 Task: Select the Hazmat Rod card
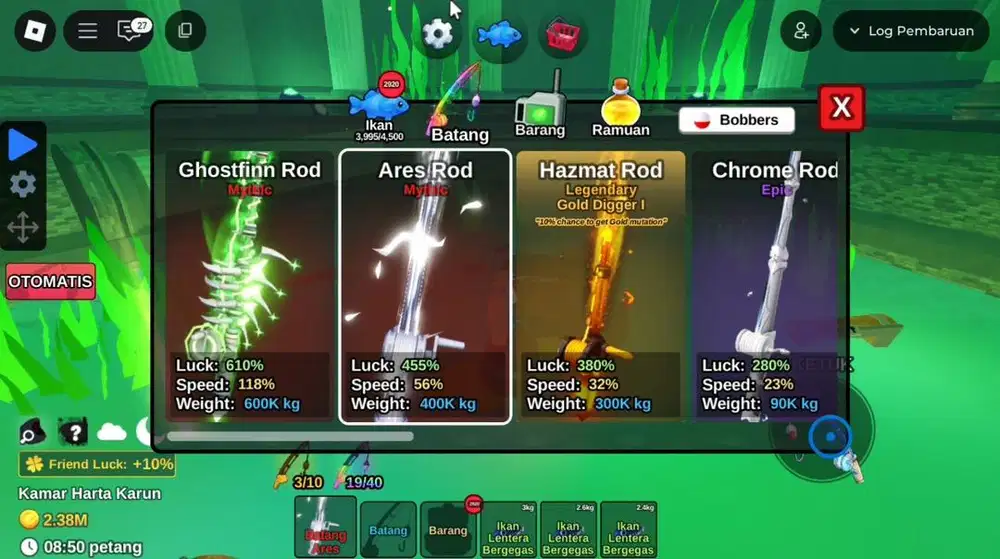600,286
